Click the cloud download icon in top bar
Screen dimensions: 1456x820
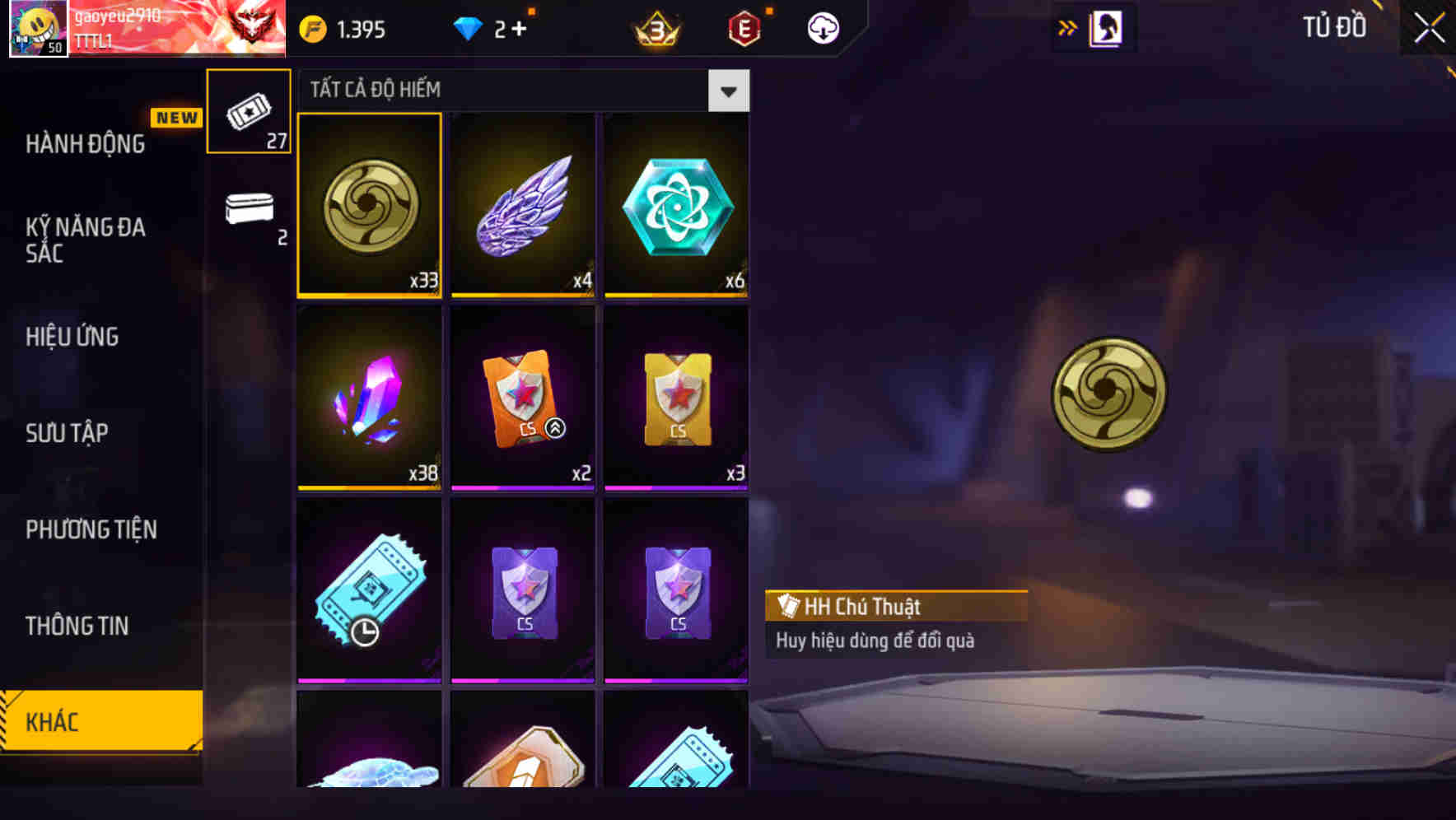point(821,27)
